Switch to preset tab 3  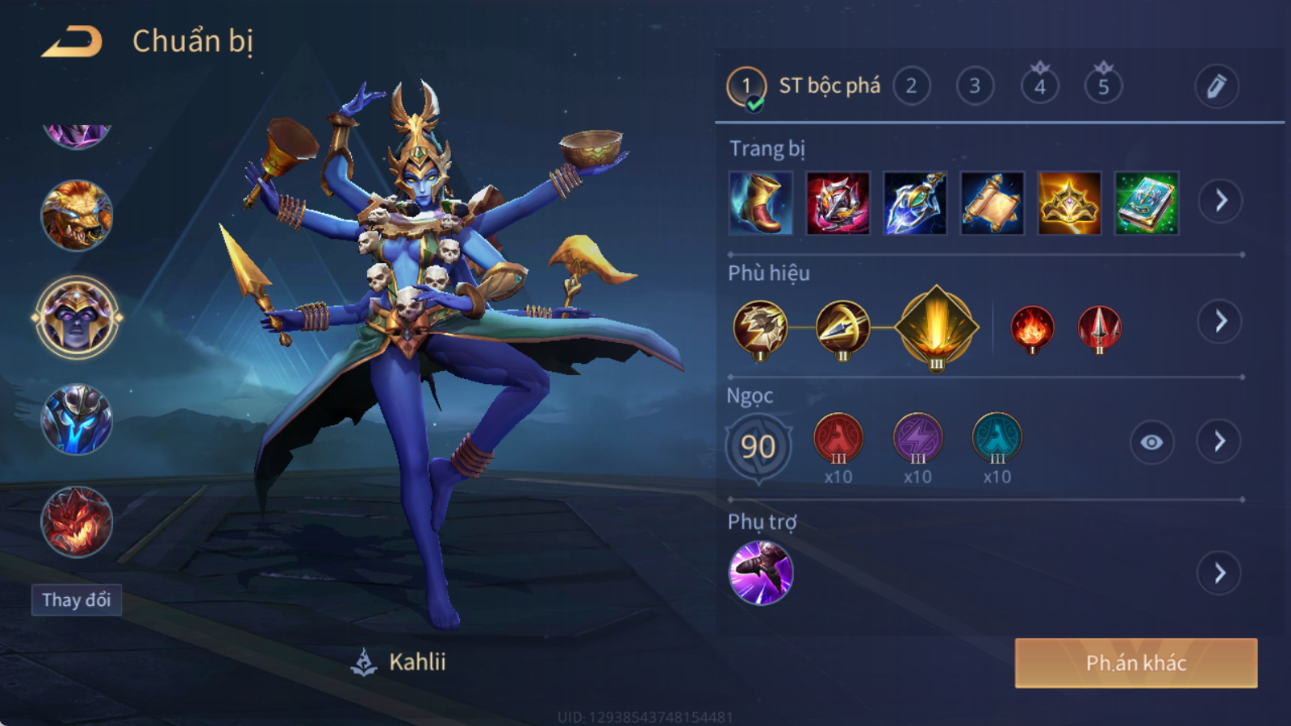click(x=975, y=86)
